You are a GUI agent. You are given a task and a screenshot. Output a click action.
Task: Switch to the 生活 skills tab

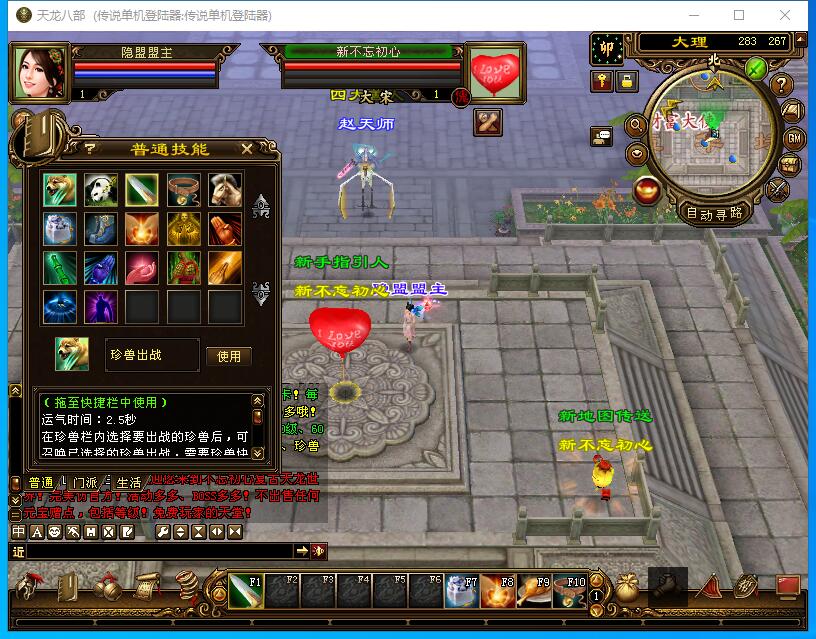pos(128,483)
